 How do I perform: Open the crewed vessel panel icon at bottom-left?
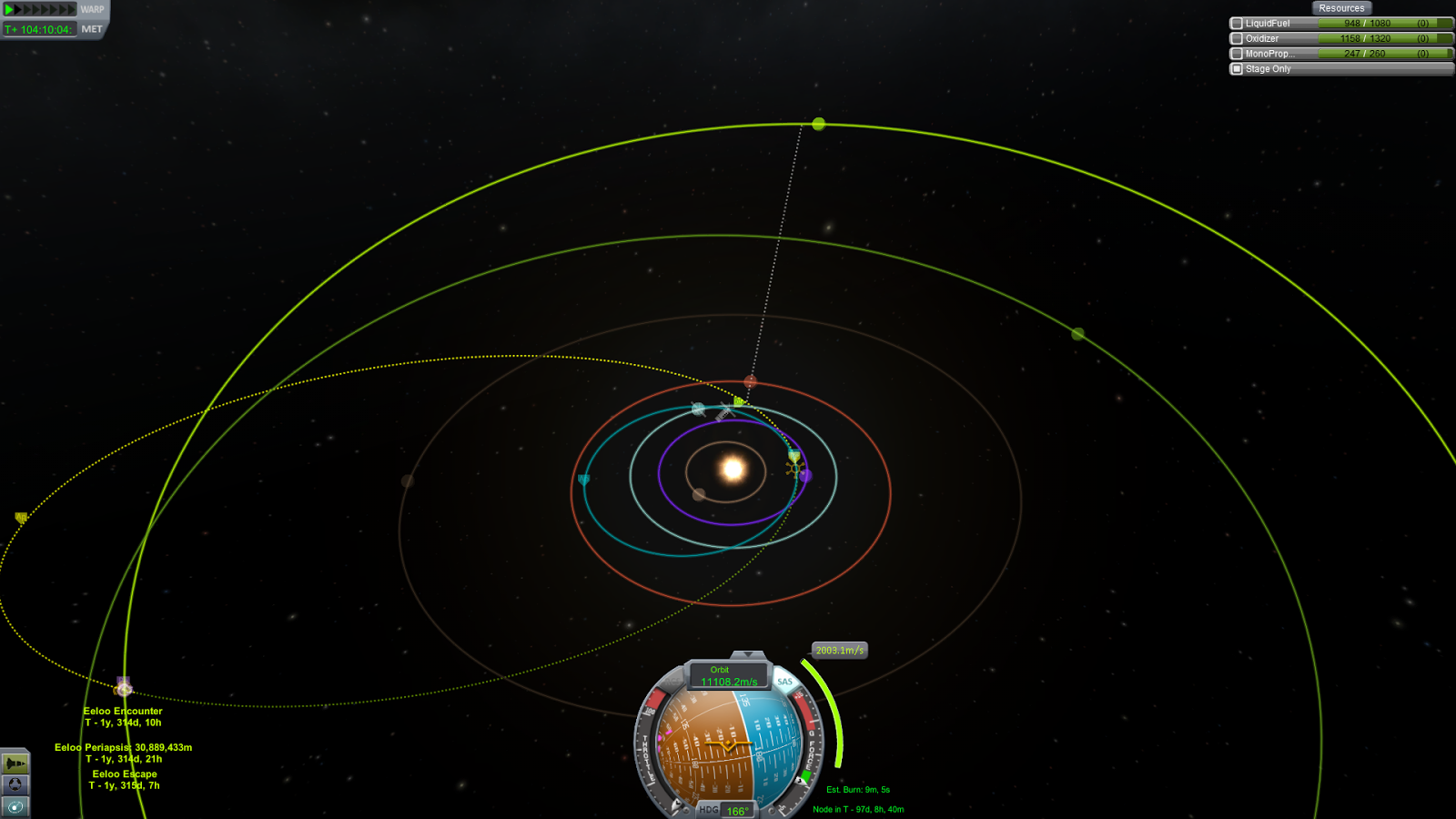pos(14,763)
